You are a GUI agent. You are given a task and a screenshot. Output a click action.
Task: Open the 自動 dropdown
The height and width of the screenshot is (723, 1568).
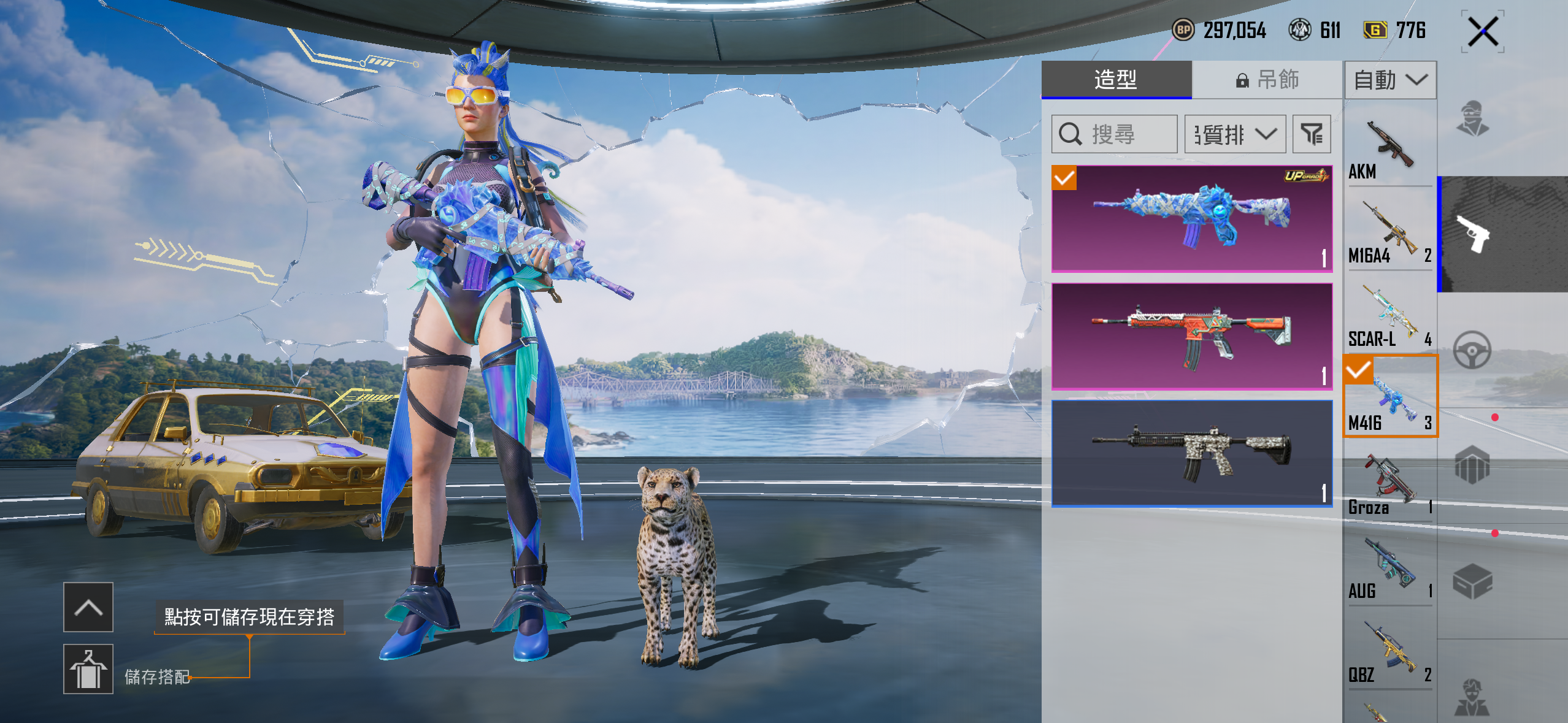click(1390, 80)
